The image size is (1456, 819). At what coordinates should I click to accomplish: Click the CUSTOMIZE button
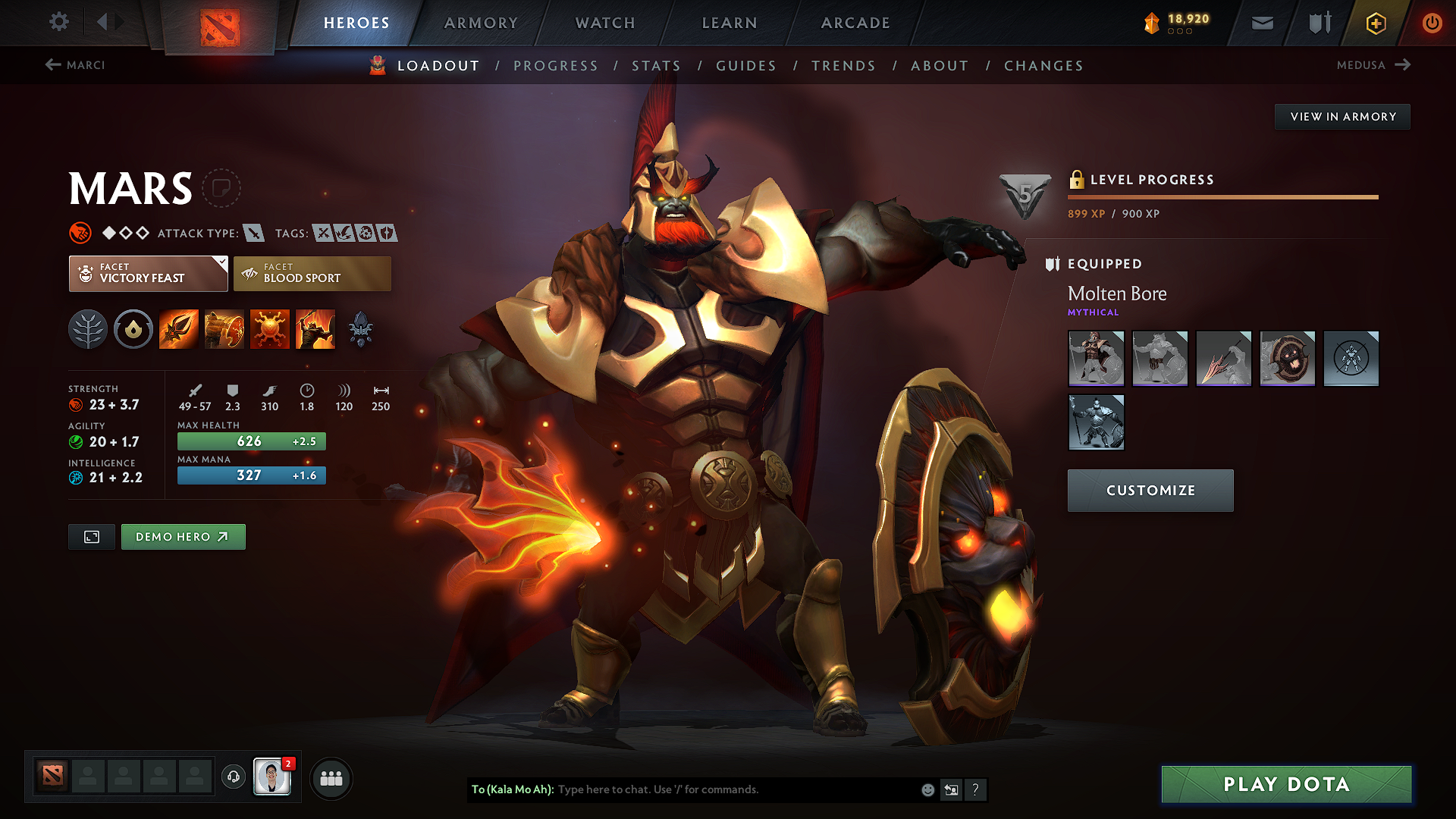pyautogui.click(x=1150, y=490)
